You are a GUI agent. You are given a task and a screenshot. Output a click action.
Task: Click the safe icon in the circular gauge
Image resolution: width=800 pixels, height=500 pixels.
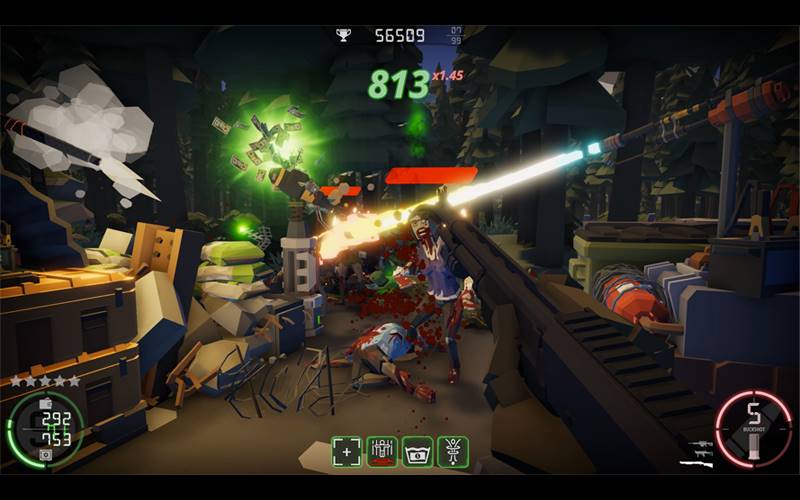point(44,454)
